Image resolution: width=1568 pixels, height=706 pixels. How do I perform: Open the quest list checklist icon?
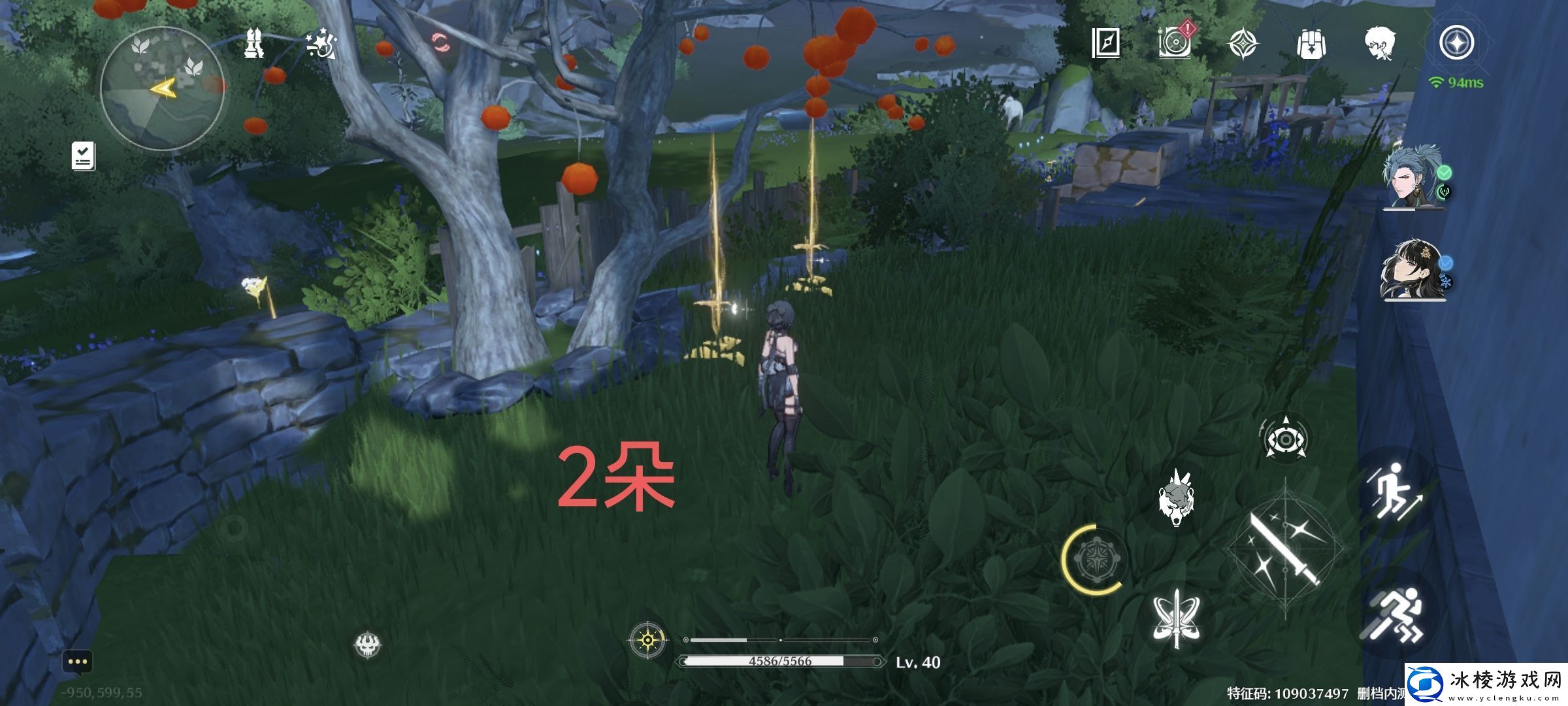pyautogui.click(x=84, y=157)
